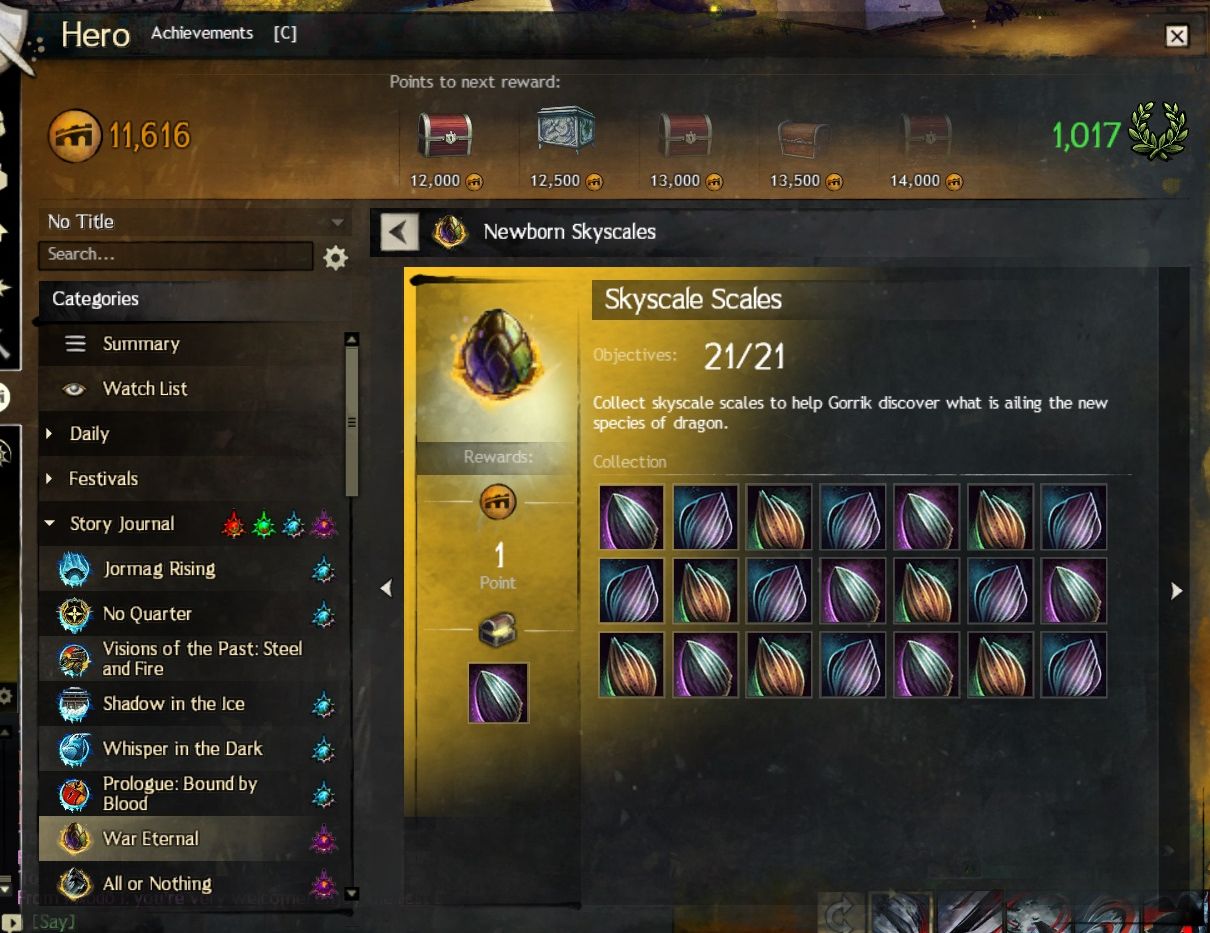Open the No Title dropdown
Screen dimensions: 1210x933
[196, 222]
